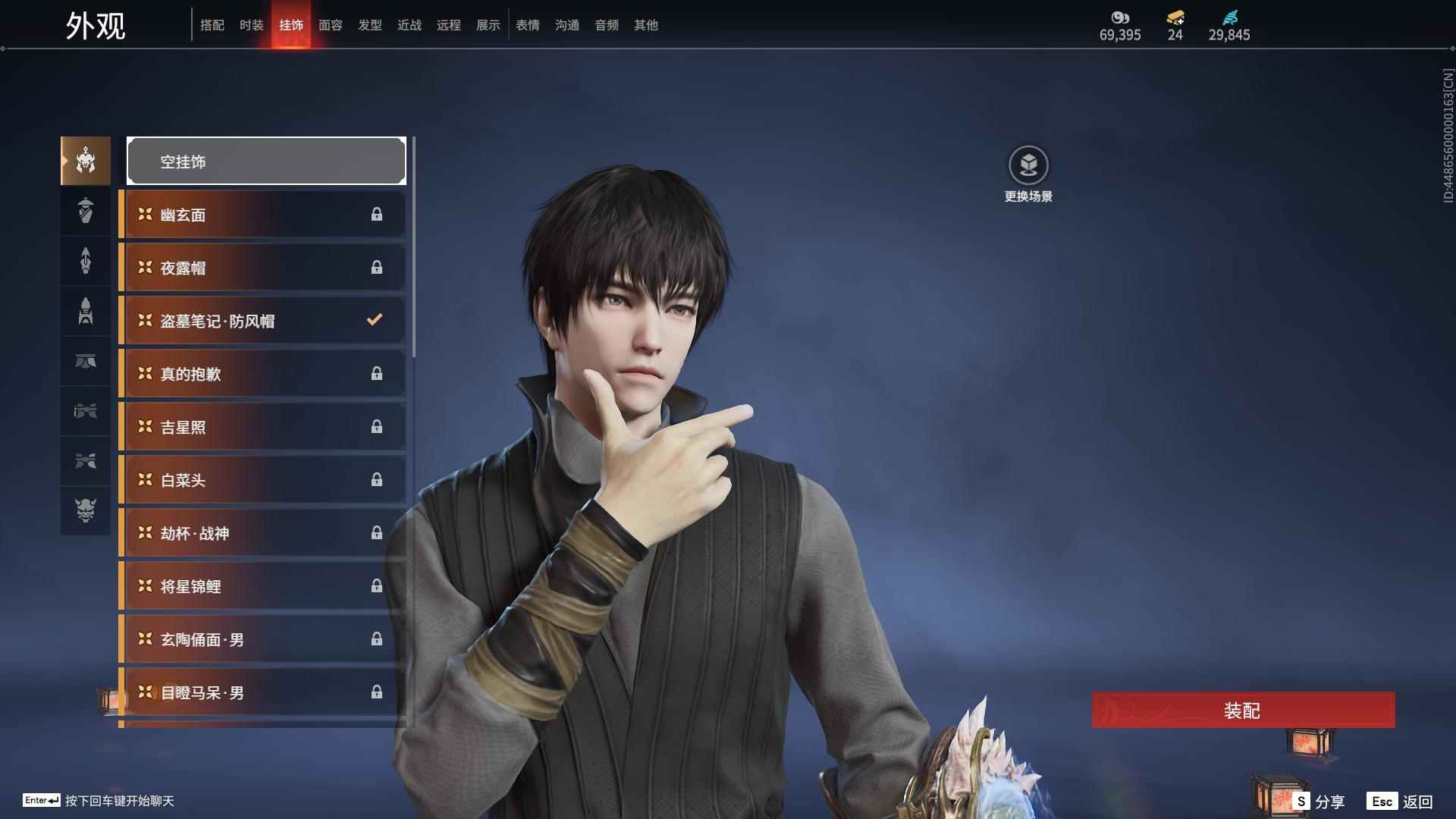Select the 白菜头 accessory row
This screenshot has width=1456, height=819.
[262, 480]
